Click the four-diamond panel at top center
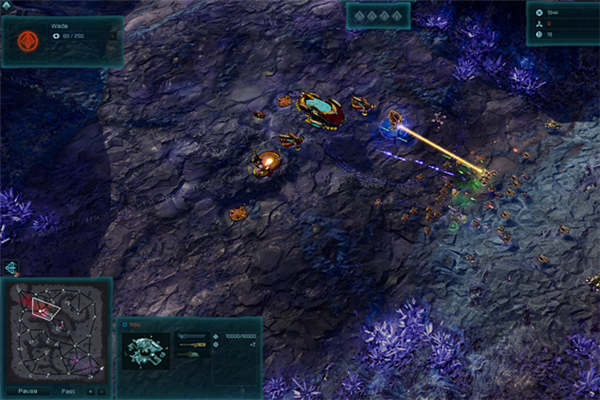This screenshot has height=400, width=600. click(x=378, y=16)
